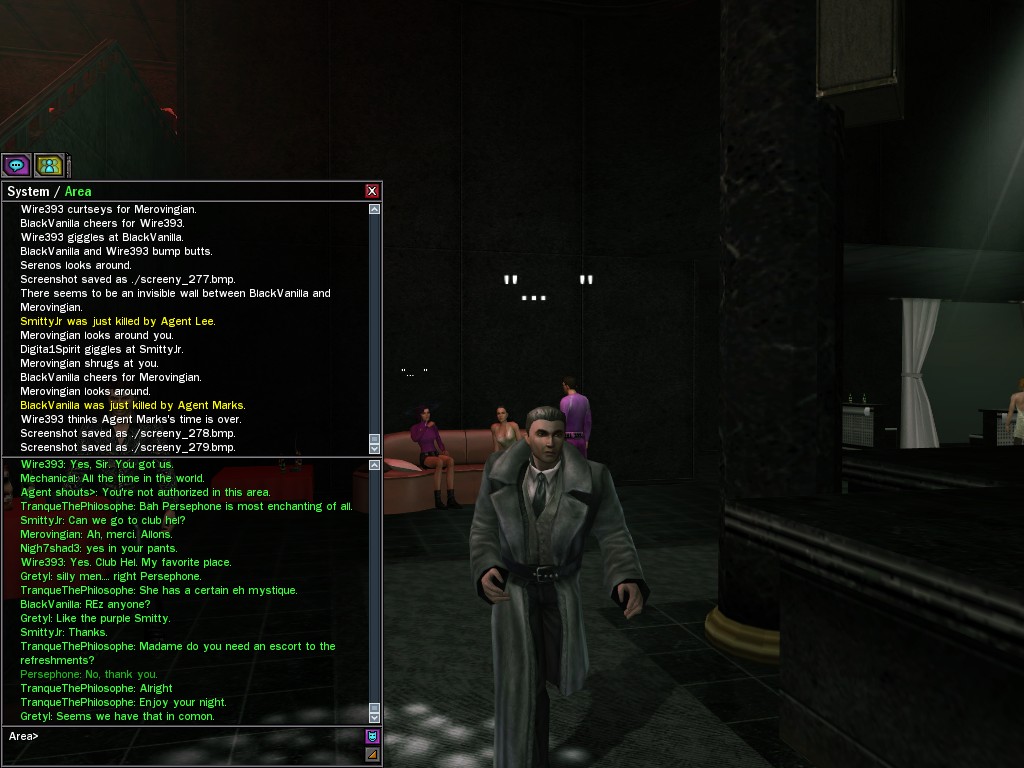The image size is (1024, 768).
Task: Open the purple speech-bubble chat icon
Action: coord(16,165)
